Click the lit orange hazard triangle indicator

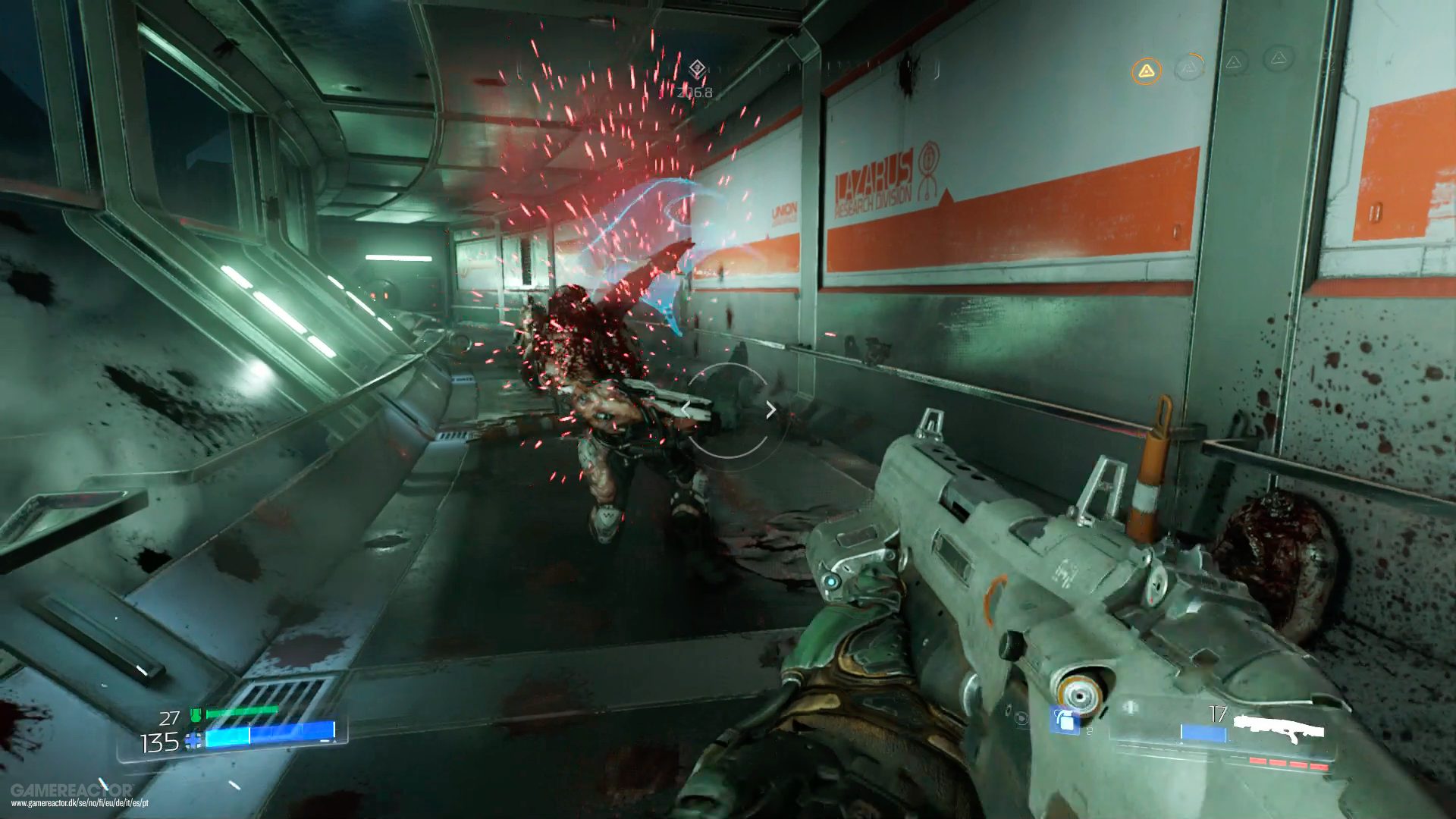coord(1147,71)
